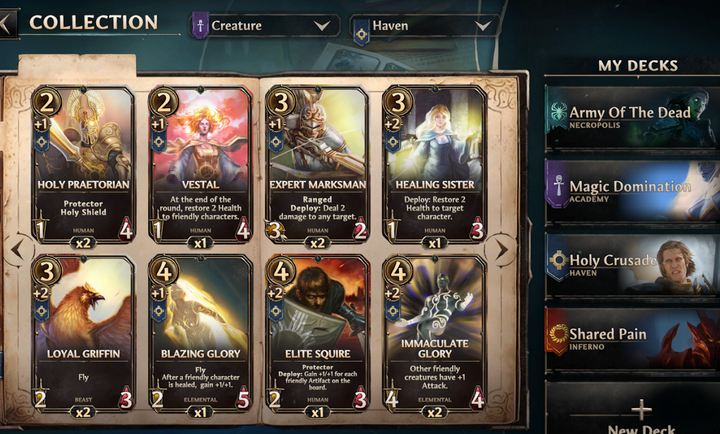Select the Immaculate Glory card
Viewport: 720px width, 434px height.
[x=435, y=335]
